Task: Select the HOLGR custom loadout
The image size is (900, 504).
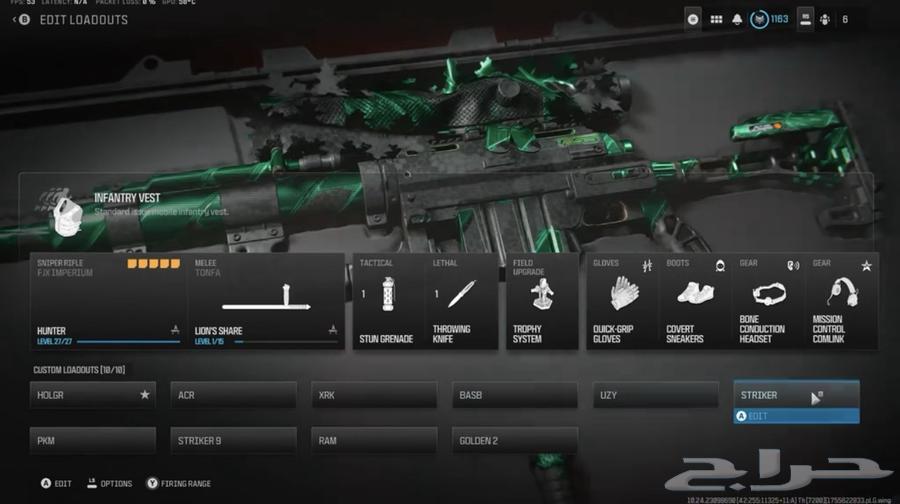Action: (93, 395)
